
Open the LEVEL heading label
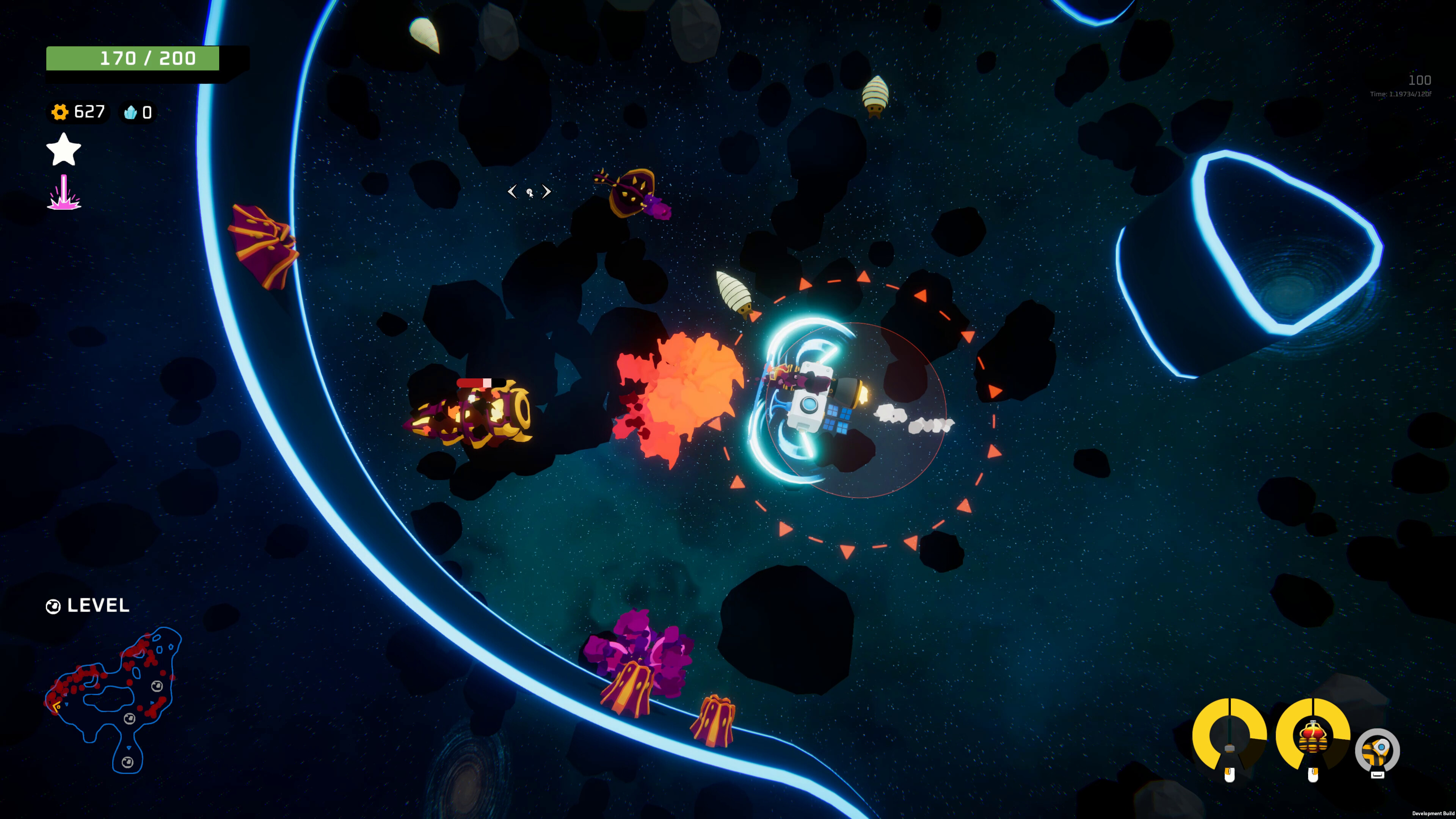coord(97,606)
